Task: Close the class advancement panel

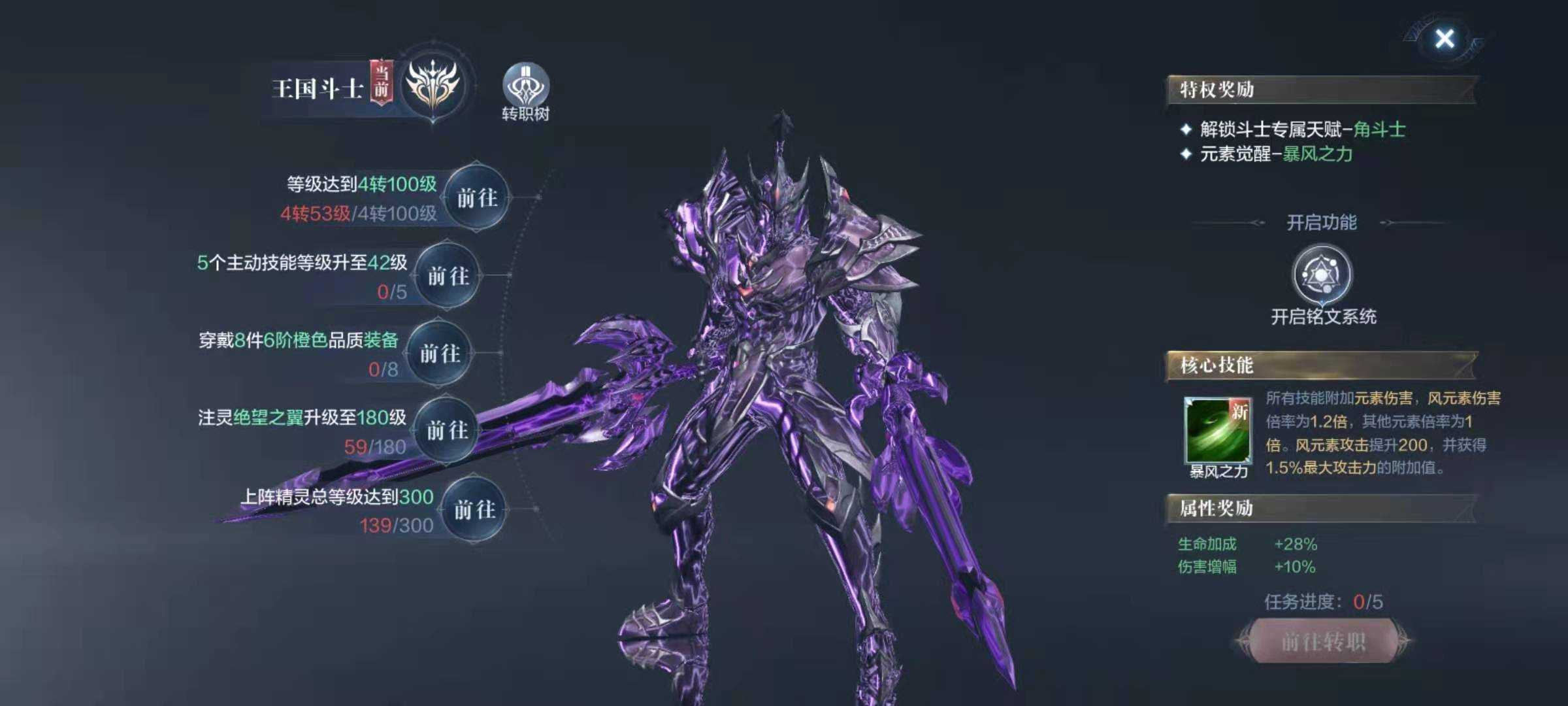Action: (x=1445, y=39)
